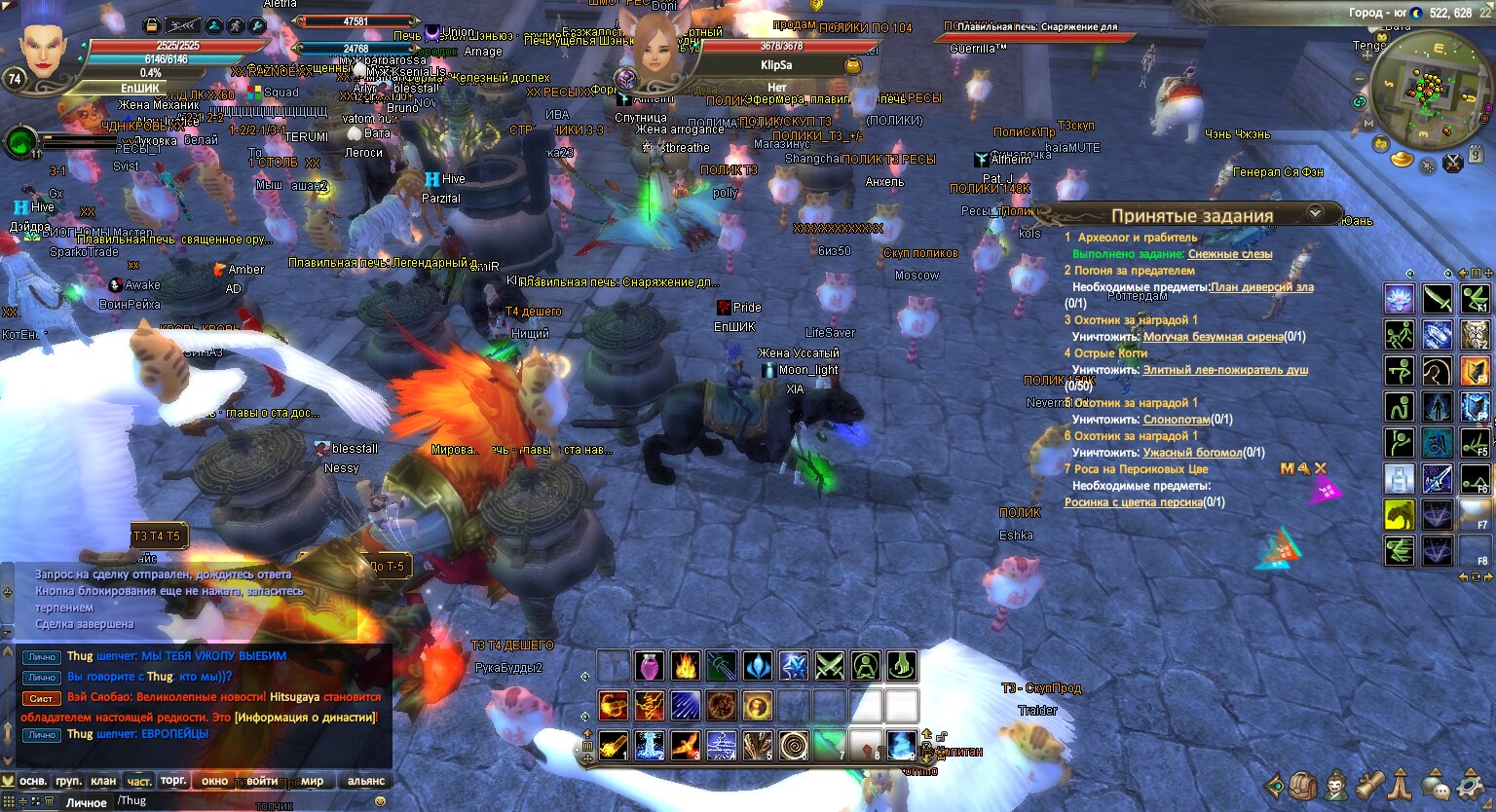Use the pink potion hotbar slot
The width and height of the screenshot is (1496, 812).
click(x=650, y=666)
